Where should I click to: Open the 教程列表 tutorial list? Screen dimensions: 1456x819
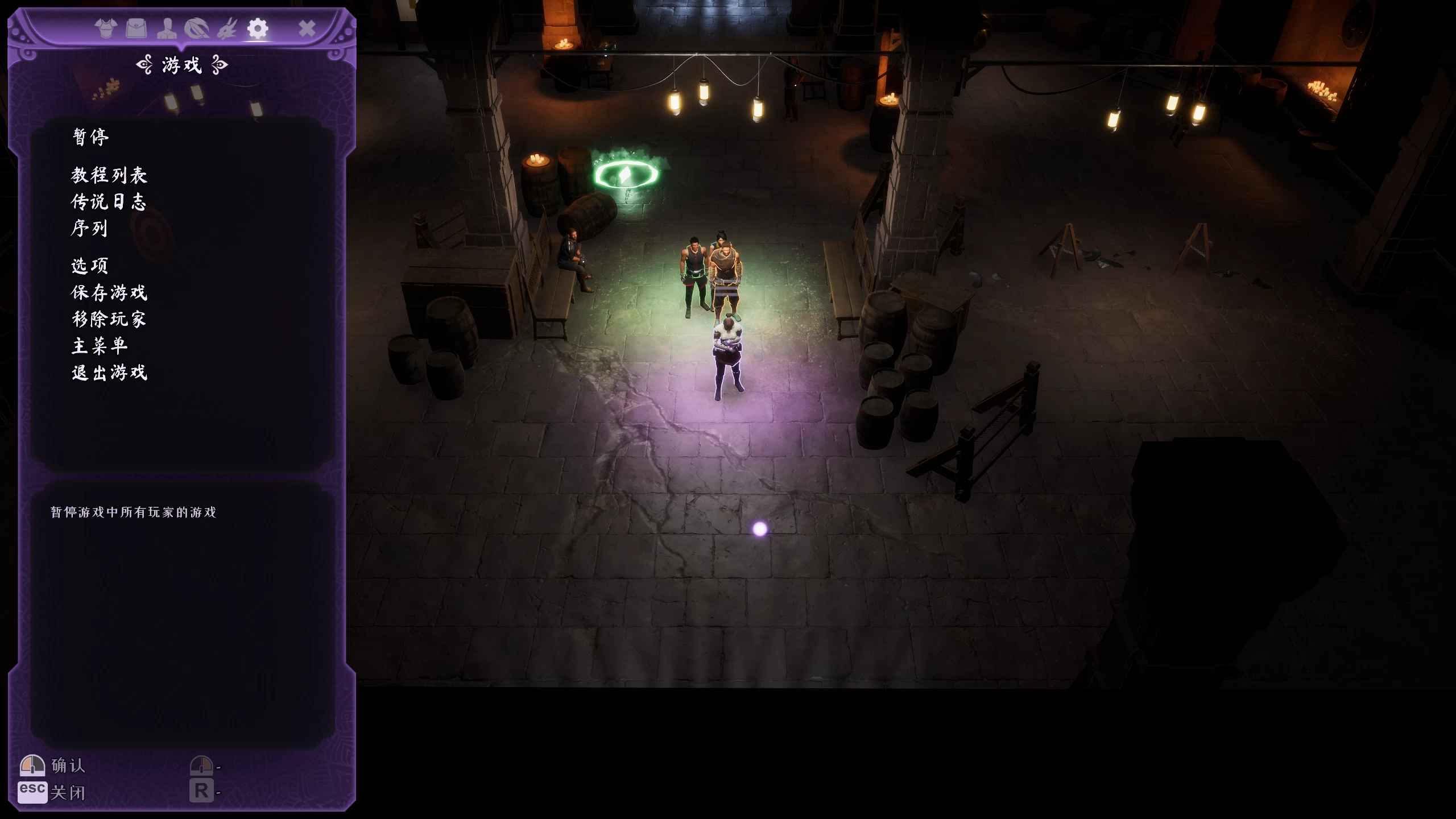coord(109,175)
